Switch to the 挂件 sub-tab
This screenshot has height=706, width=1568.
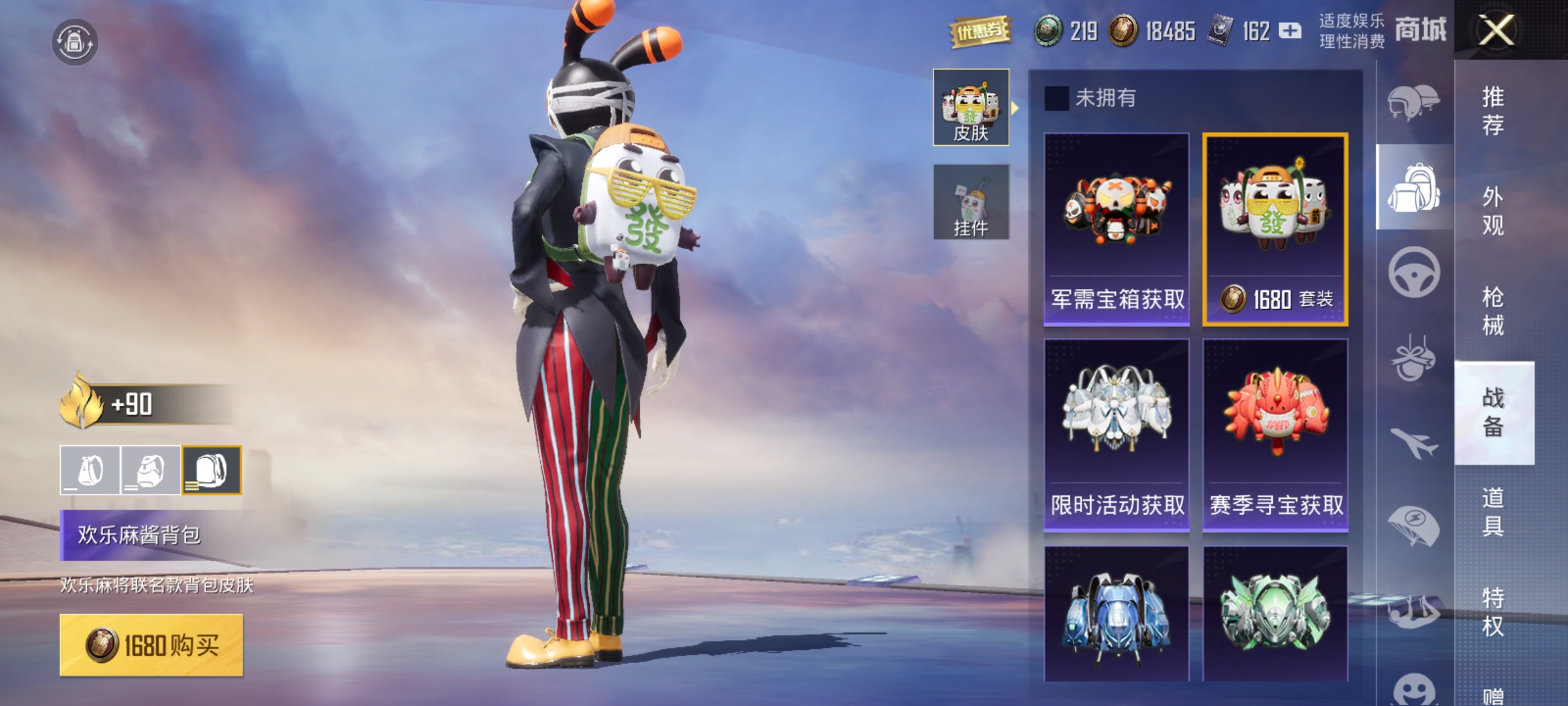[x=971, y=202]
